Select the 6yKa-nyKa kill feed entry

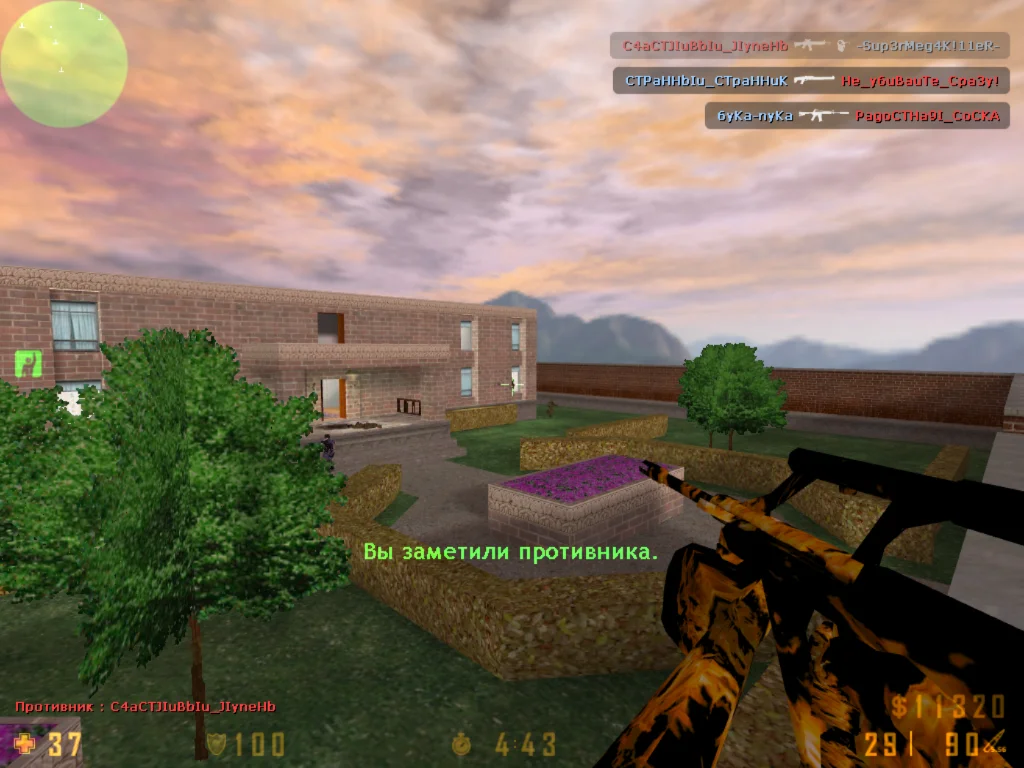tap(857, 116)
